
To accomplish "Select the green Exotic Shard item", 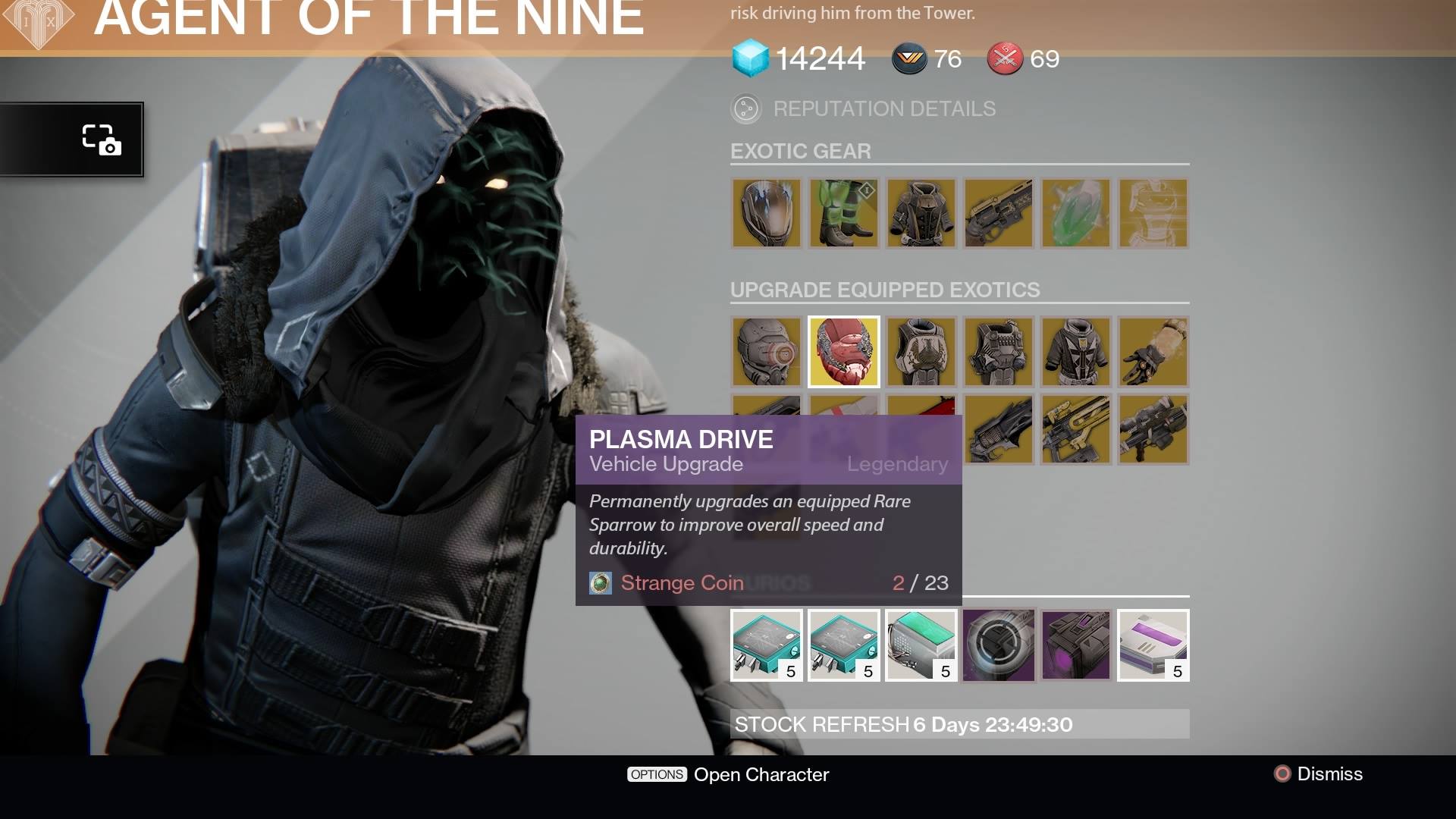I will tap(1076, 214).
